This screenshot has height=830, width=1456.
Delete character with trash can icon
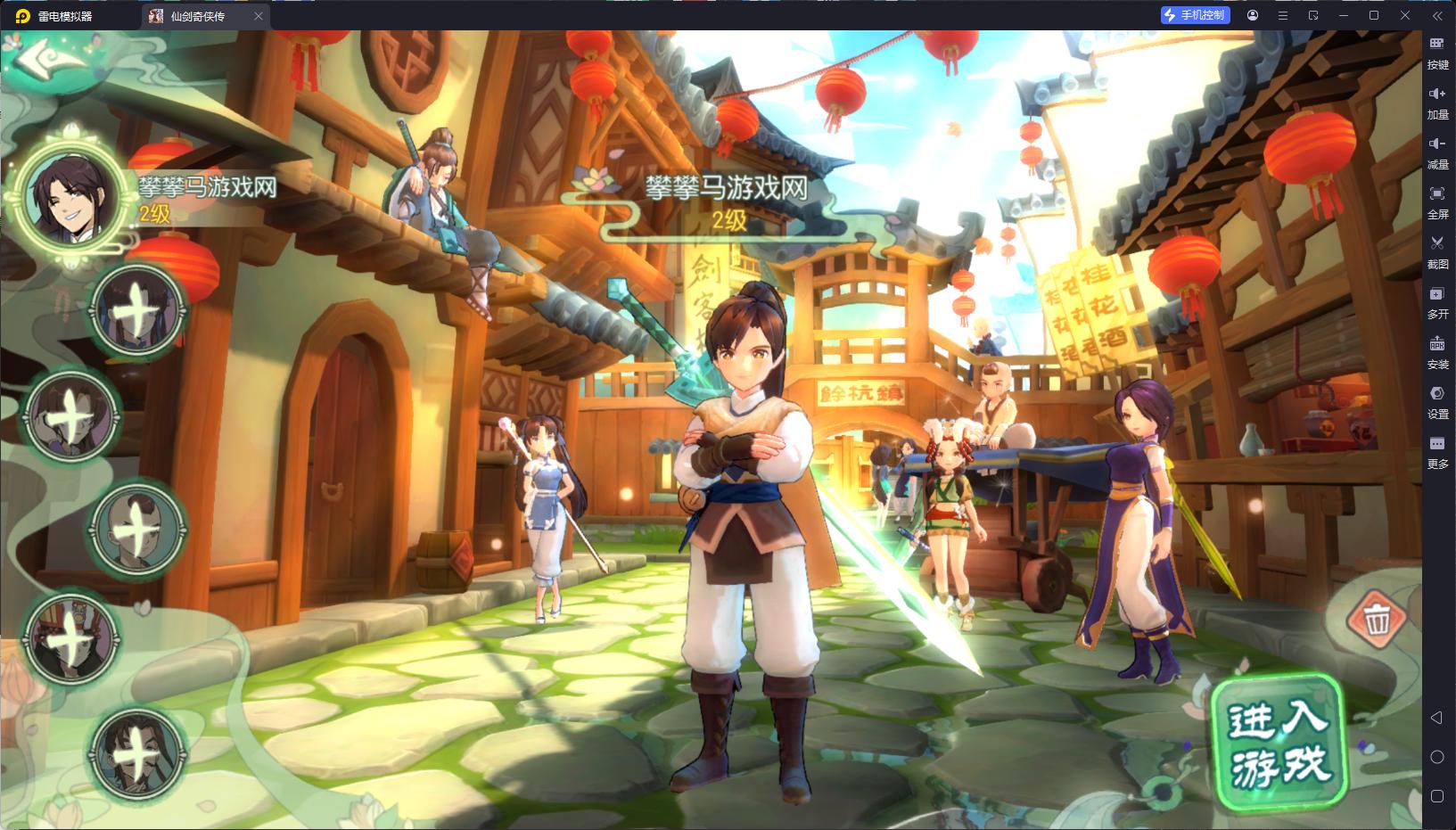pos(1378,618)
